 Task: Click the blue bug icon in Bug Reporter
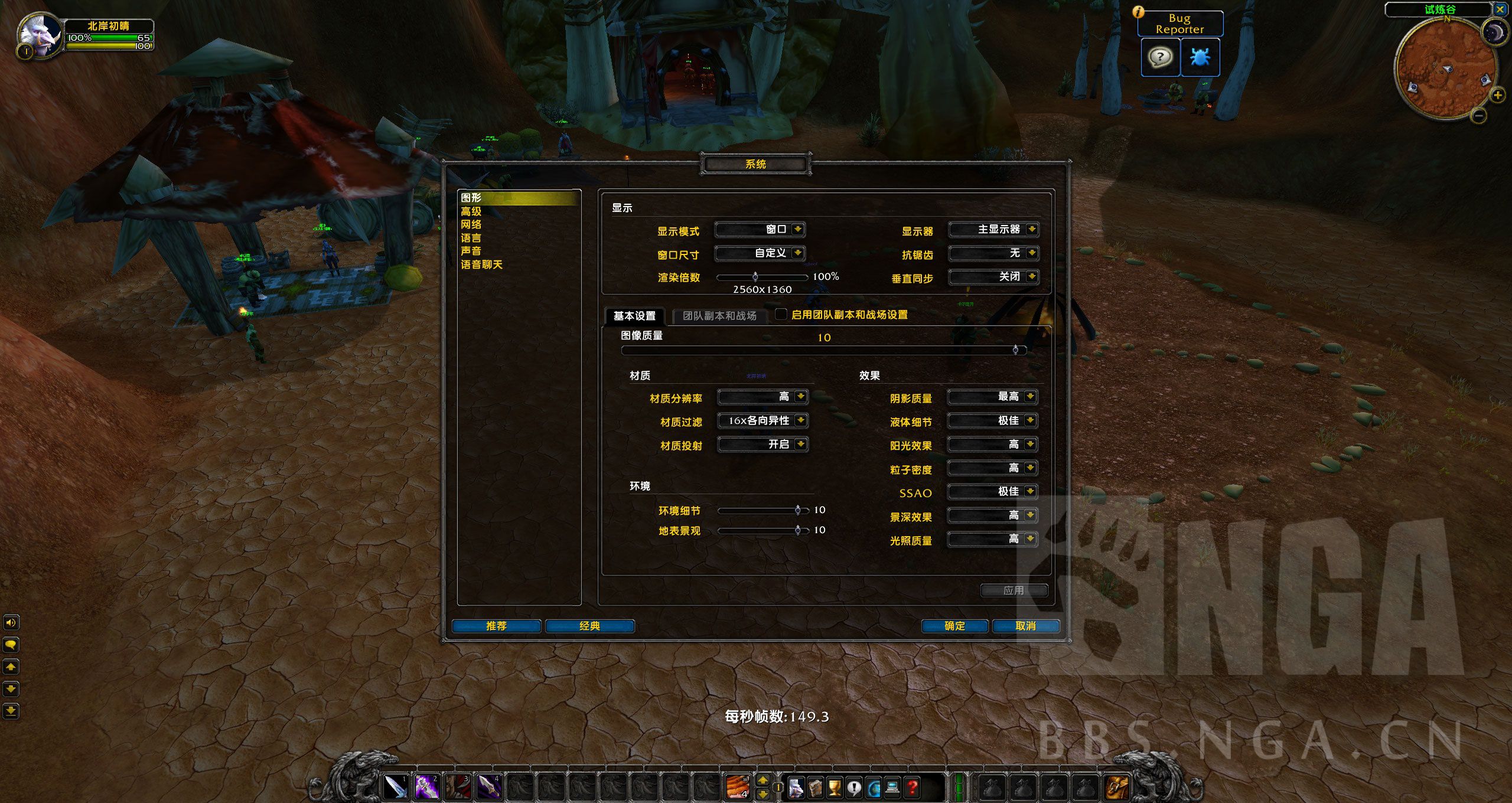coord(1200,57)
